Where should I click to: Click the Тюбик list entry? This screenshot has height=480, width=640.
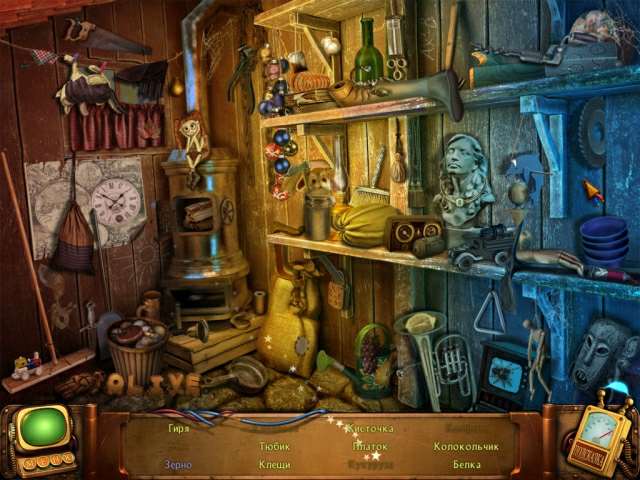click(274, 446)
